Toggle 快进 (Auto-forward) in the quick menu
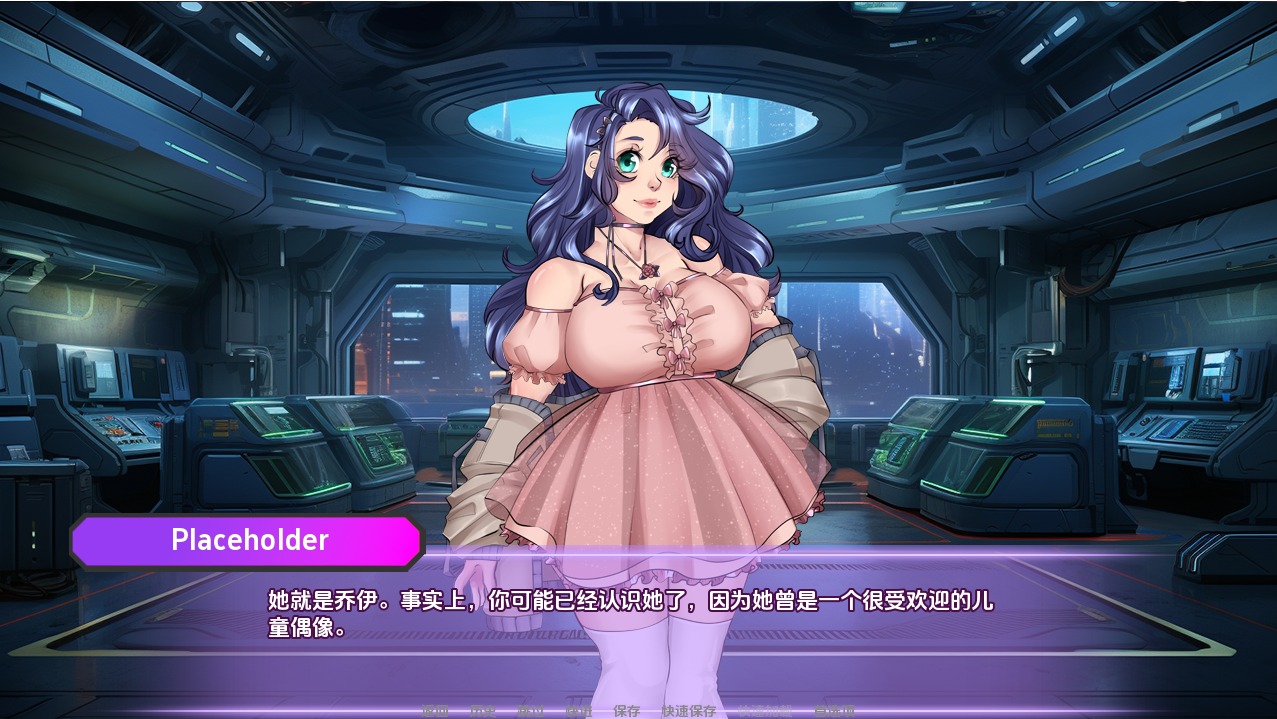Viewport: 1277px width, 719px height. pyautogui.click(x=579, y=711)
